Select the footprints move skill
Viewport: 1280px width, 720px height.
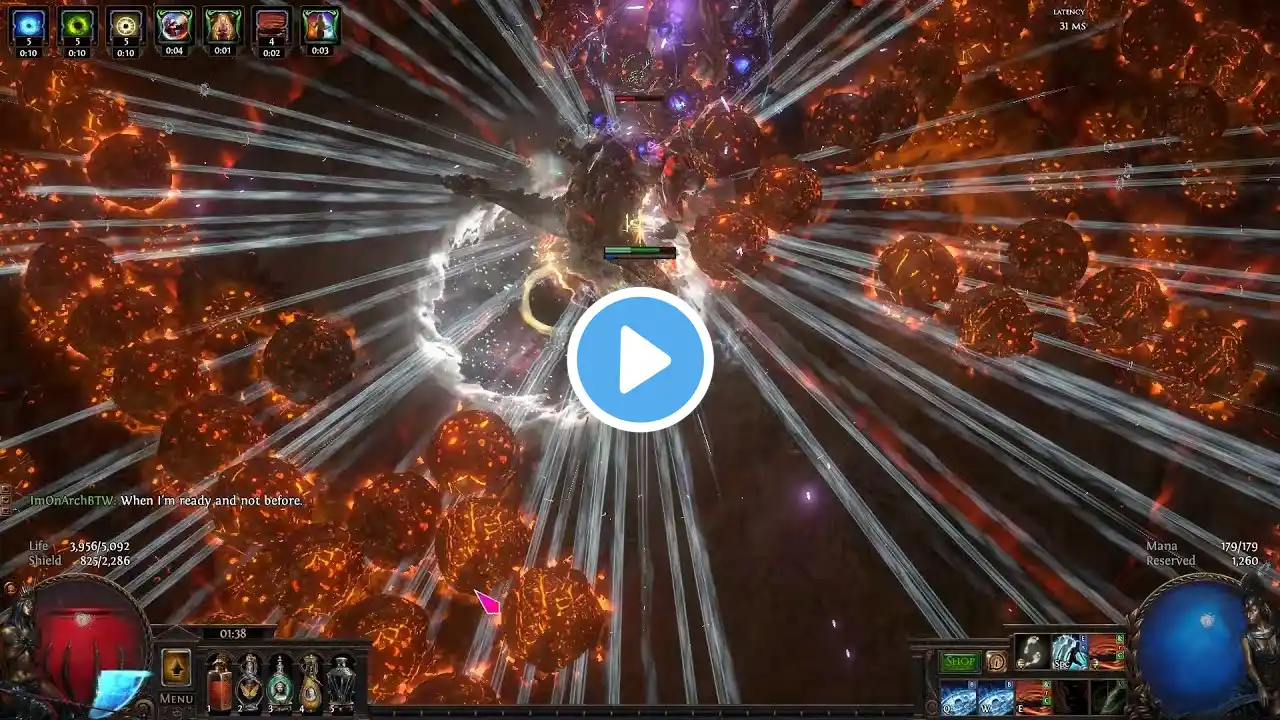click(1033, 652)
